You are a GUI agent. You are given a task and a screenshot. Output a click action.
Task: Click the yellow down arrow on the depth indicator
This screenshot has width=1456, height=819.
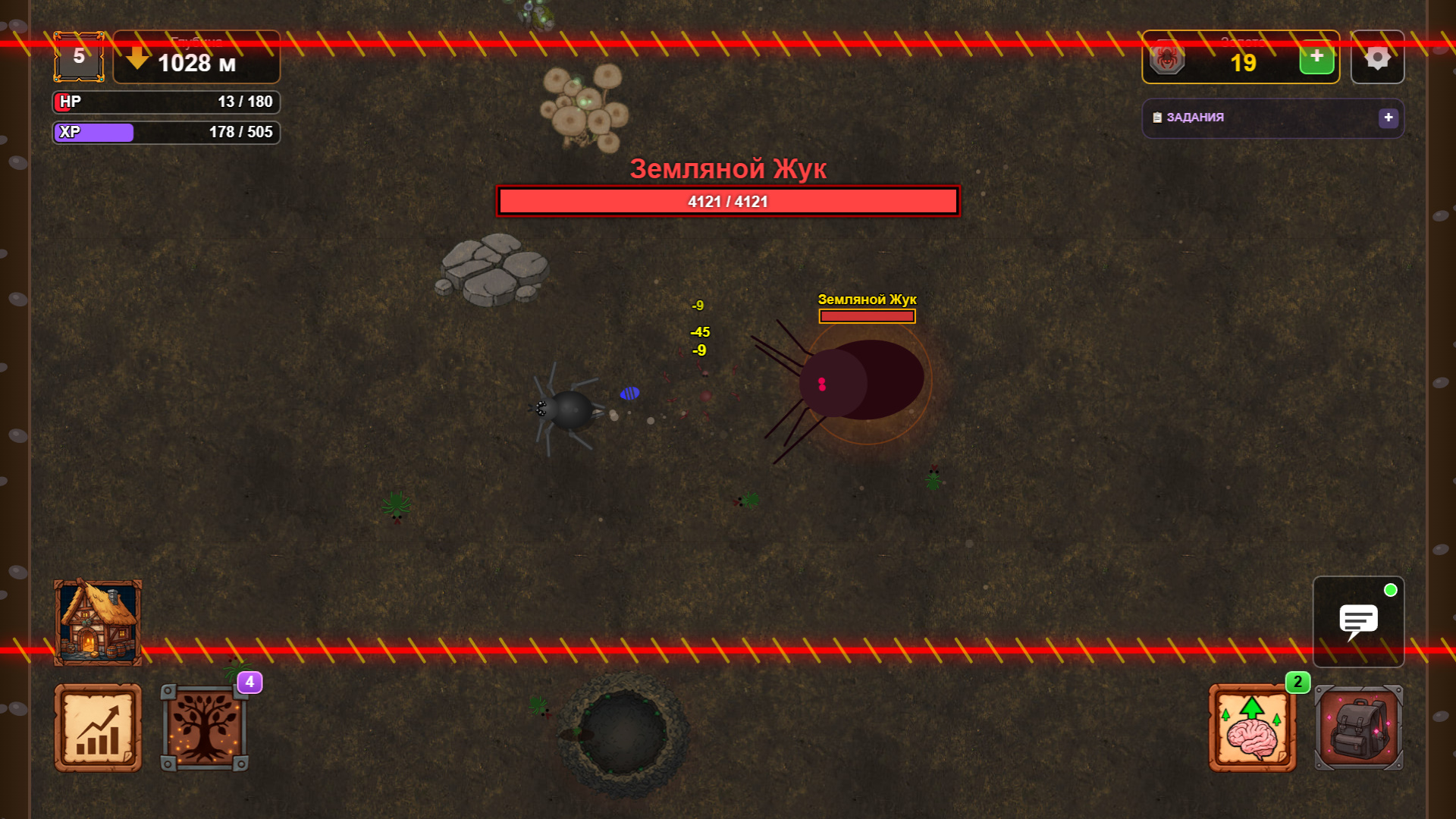[137, 58]
